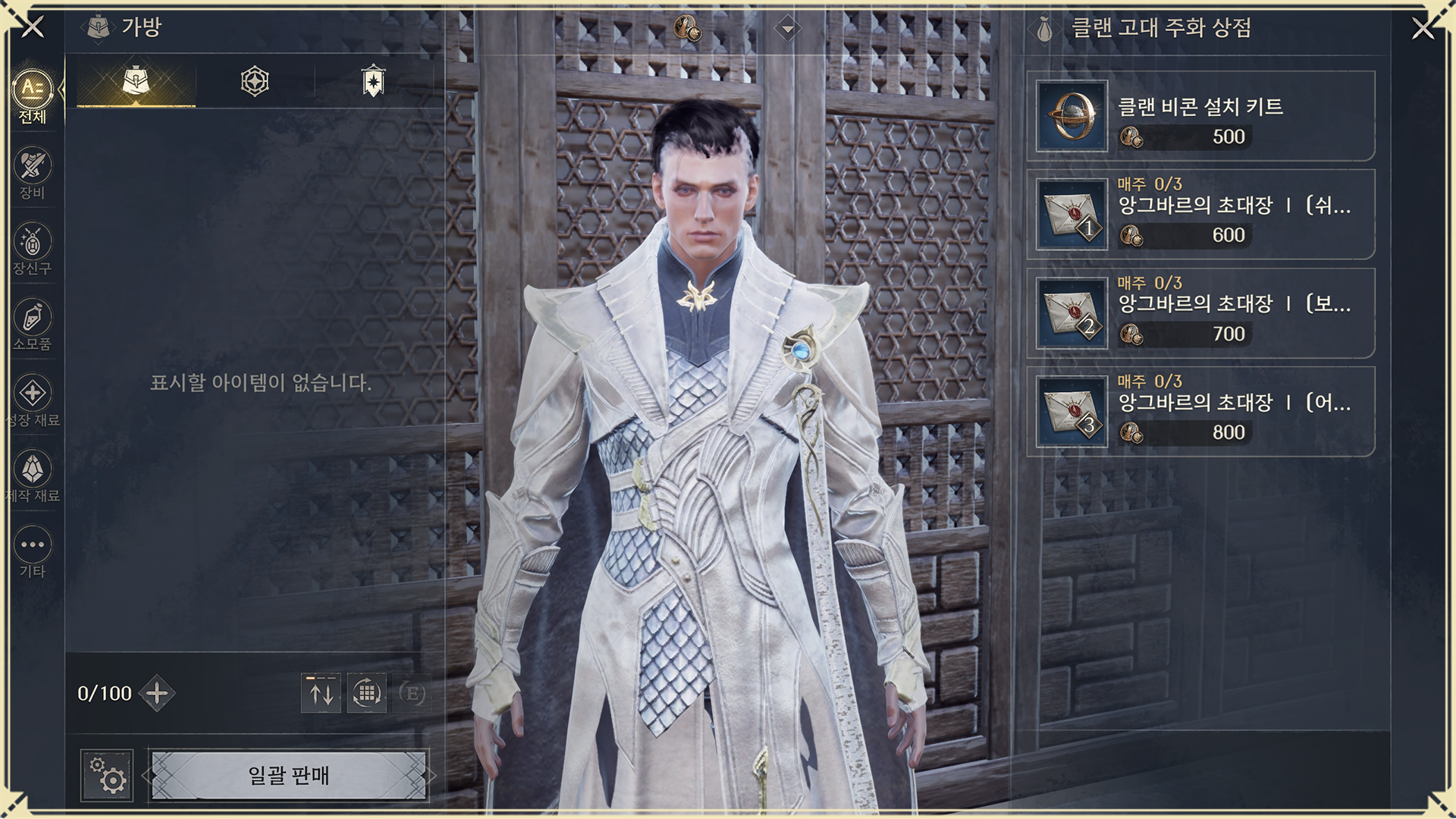Click the 일괄 판매 bulk sell button
This screenshot has height=819, width=1456.
pyautogui.click(x=289, y=776)
